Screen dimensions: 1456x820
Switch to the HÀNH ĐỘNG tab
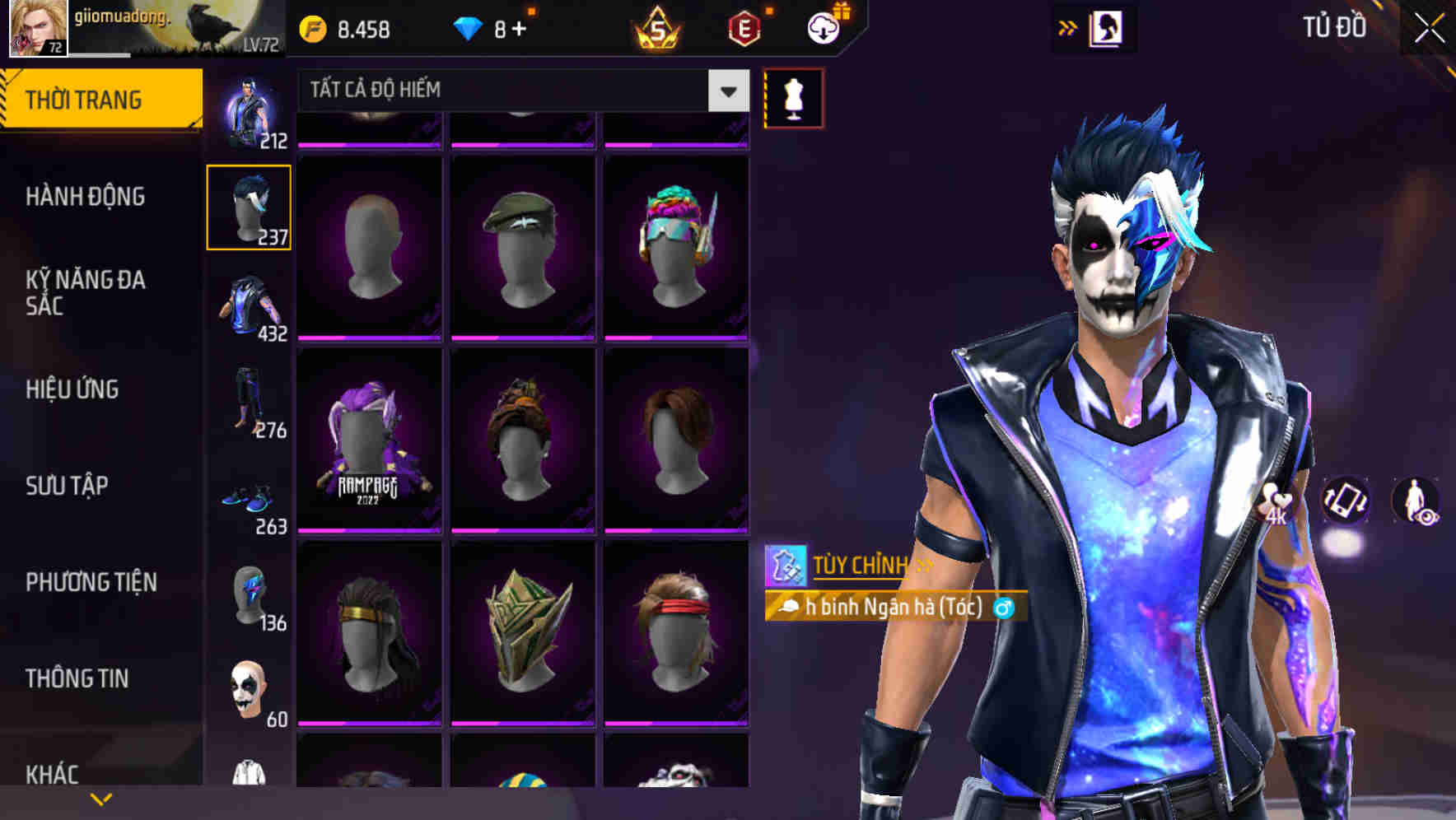pyautogui.click(x=85, y=198)
